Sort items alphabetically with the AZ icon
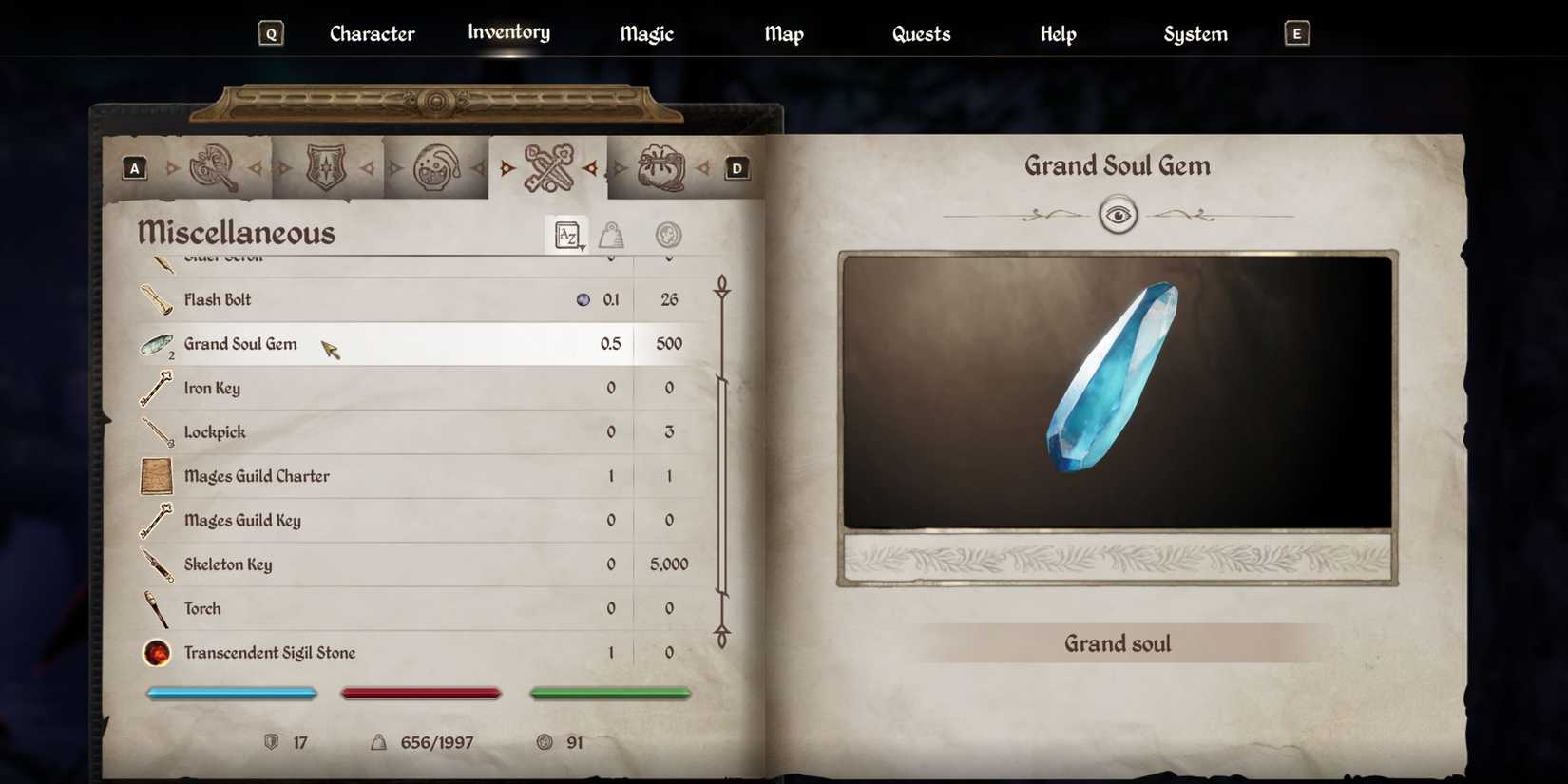 (x=565, y=235)
